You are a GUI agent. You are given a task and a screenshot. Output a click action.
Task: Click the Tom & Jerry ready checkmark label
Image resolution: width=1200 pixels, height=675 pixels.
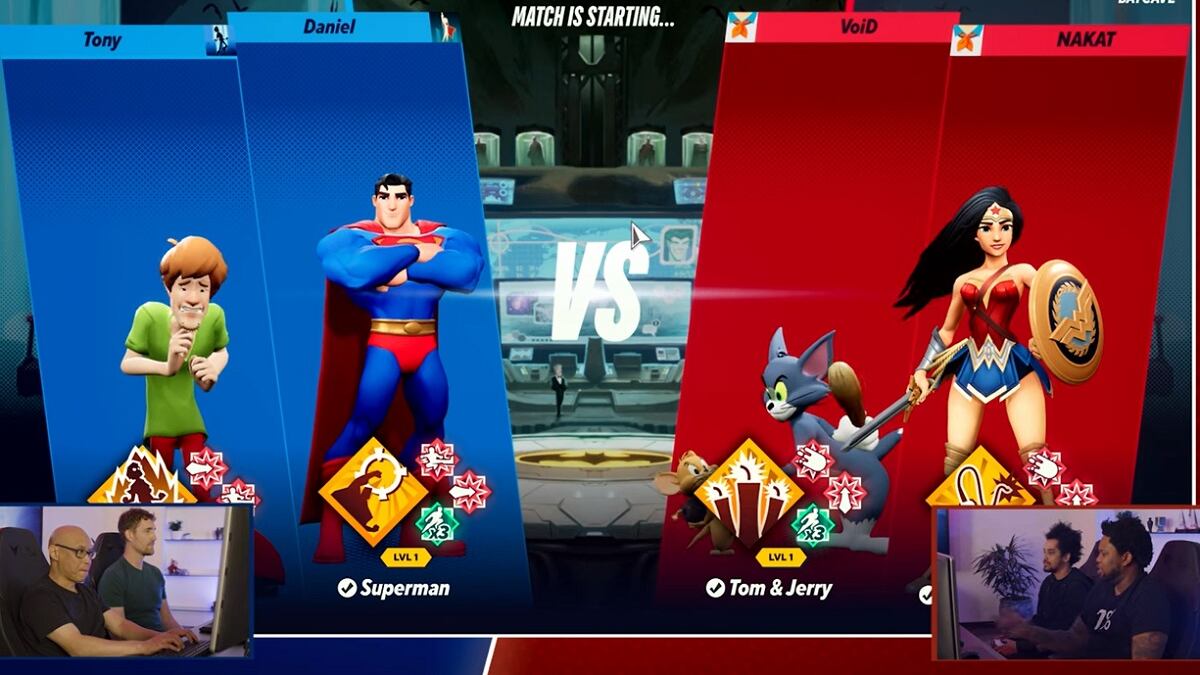tap(768, 588)
